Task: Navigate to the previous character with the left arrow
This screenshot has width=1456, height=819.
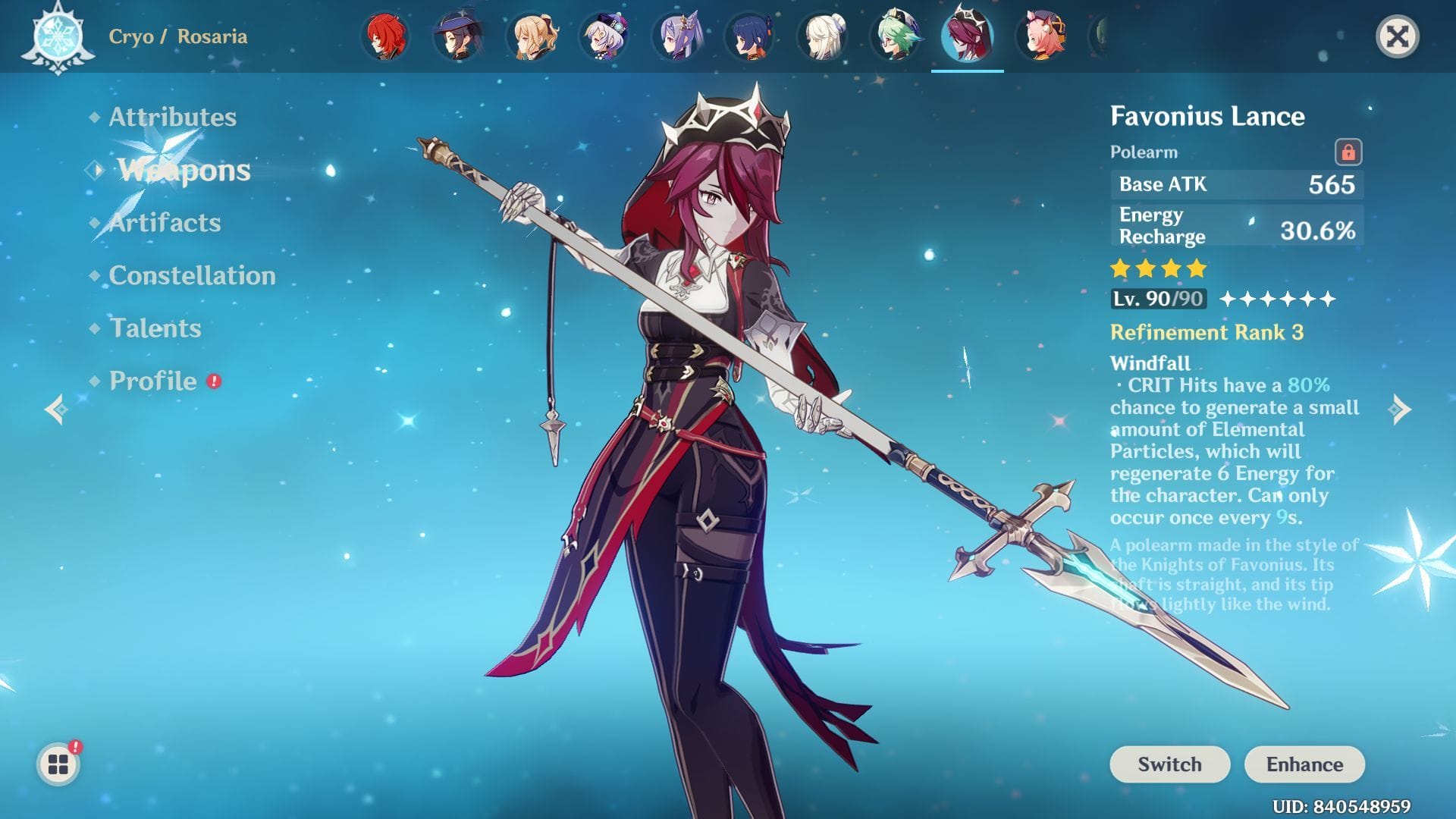Action: click(57, 407)
